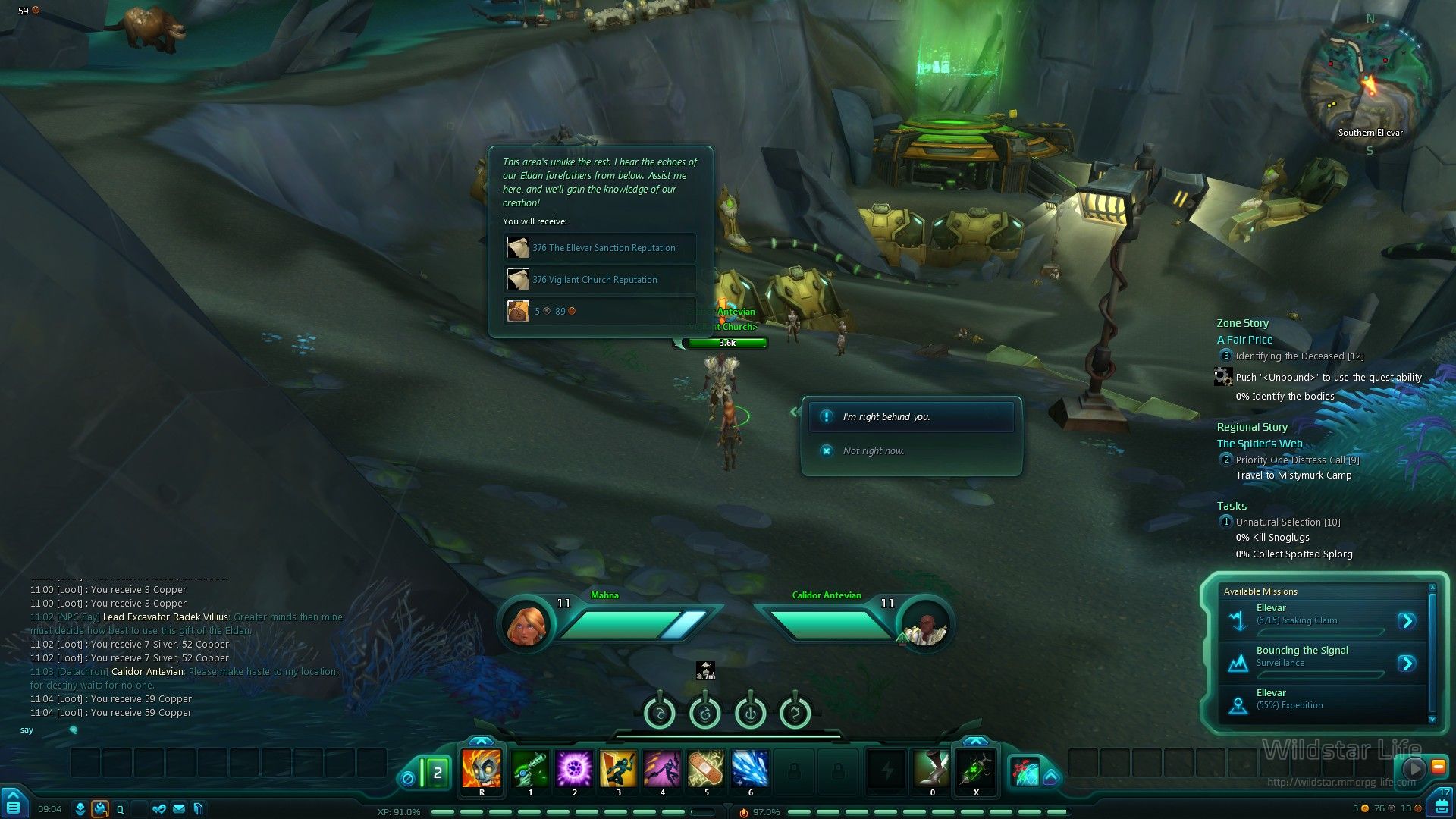This screenshot has height=819, width=1456.
Task: Activate the flaming skull ability on R
Action: (x=482, y=769)
